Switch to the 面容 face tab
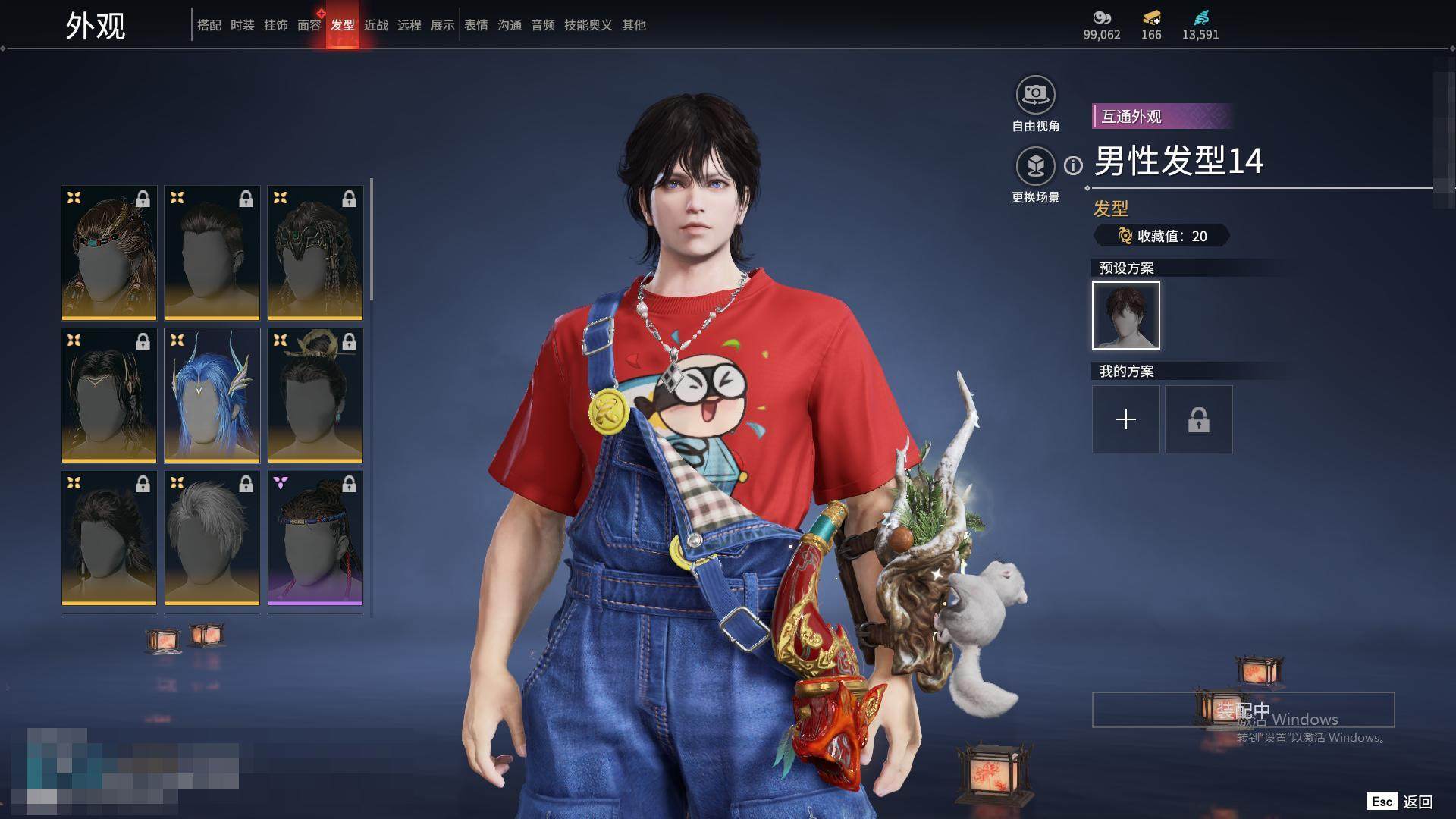1456x819 pixels. point(309,25)
